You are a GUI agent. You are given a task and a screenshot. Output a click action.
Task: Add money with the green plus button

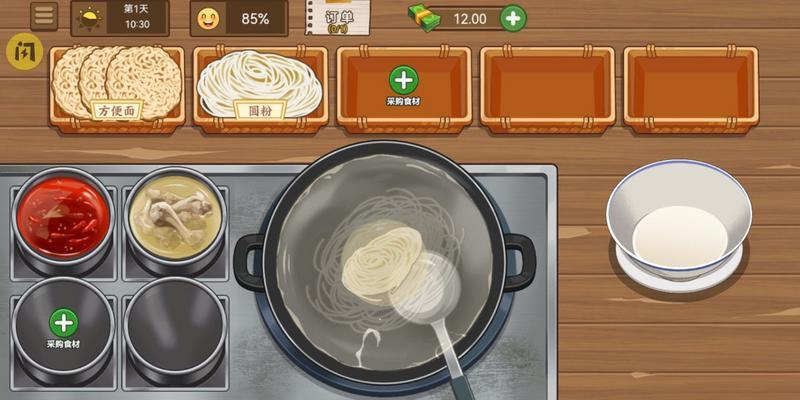(x=512, y=18)
